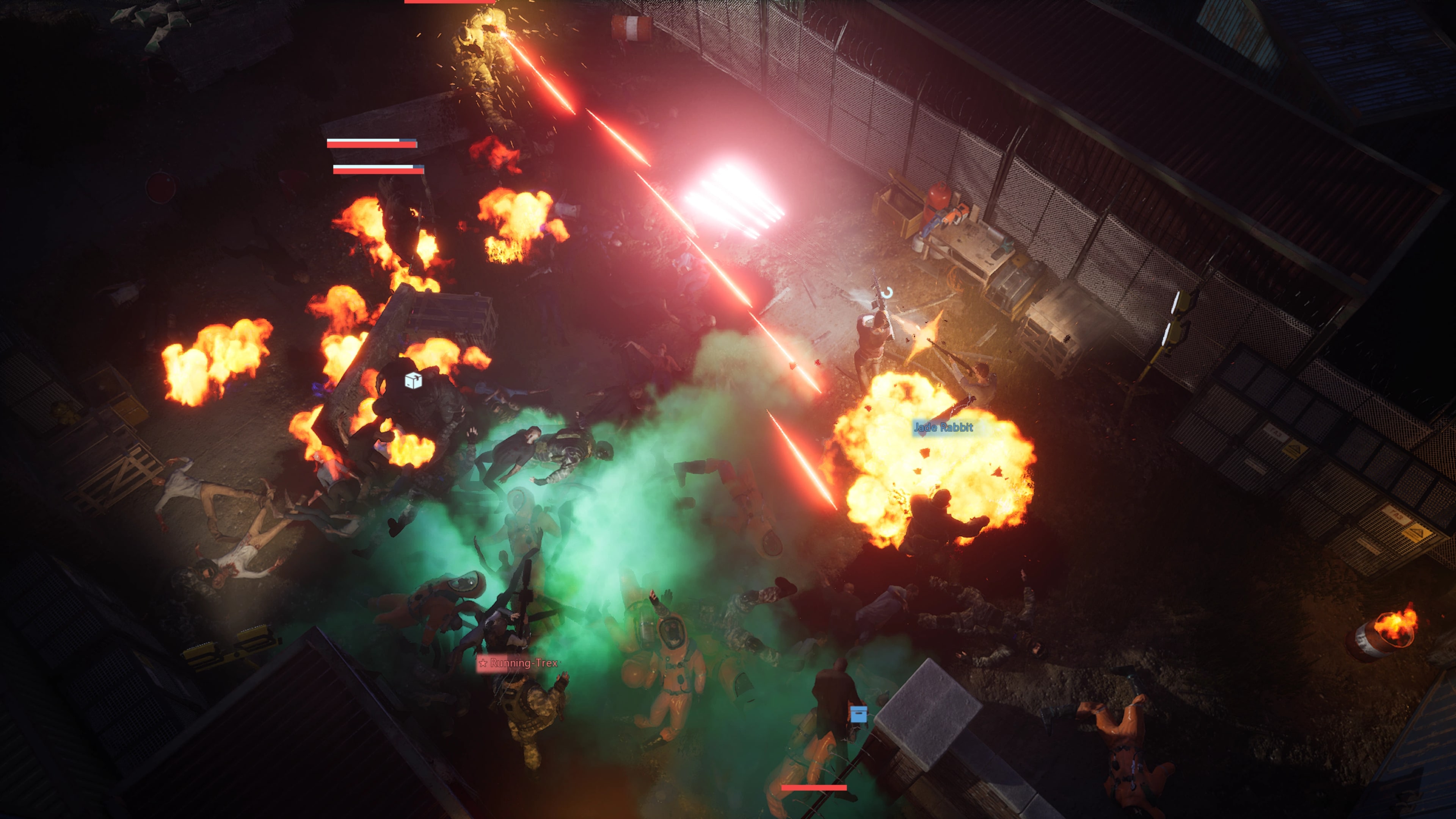Click the white package loot marker
1456x819 pixels.
(413, 381)
